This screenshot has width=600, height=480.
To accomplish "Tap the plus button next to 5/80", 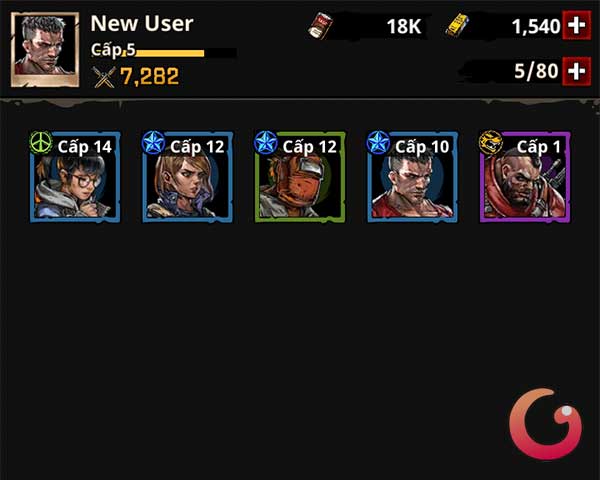I will [576, 70].
